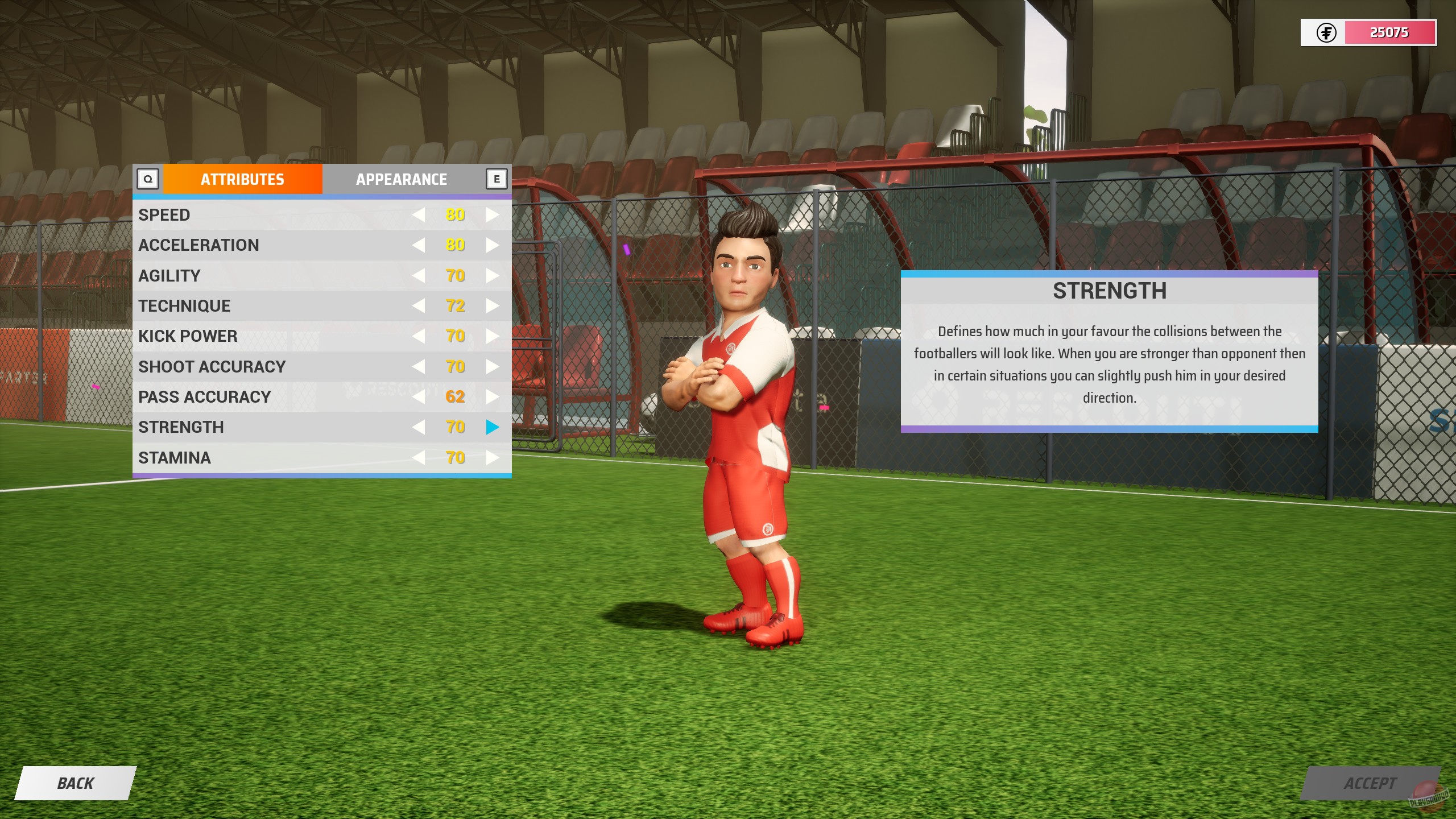1456x819 pixels.
Task: Select the Attributes tab
Action: coord(242,179)
